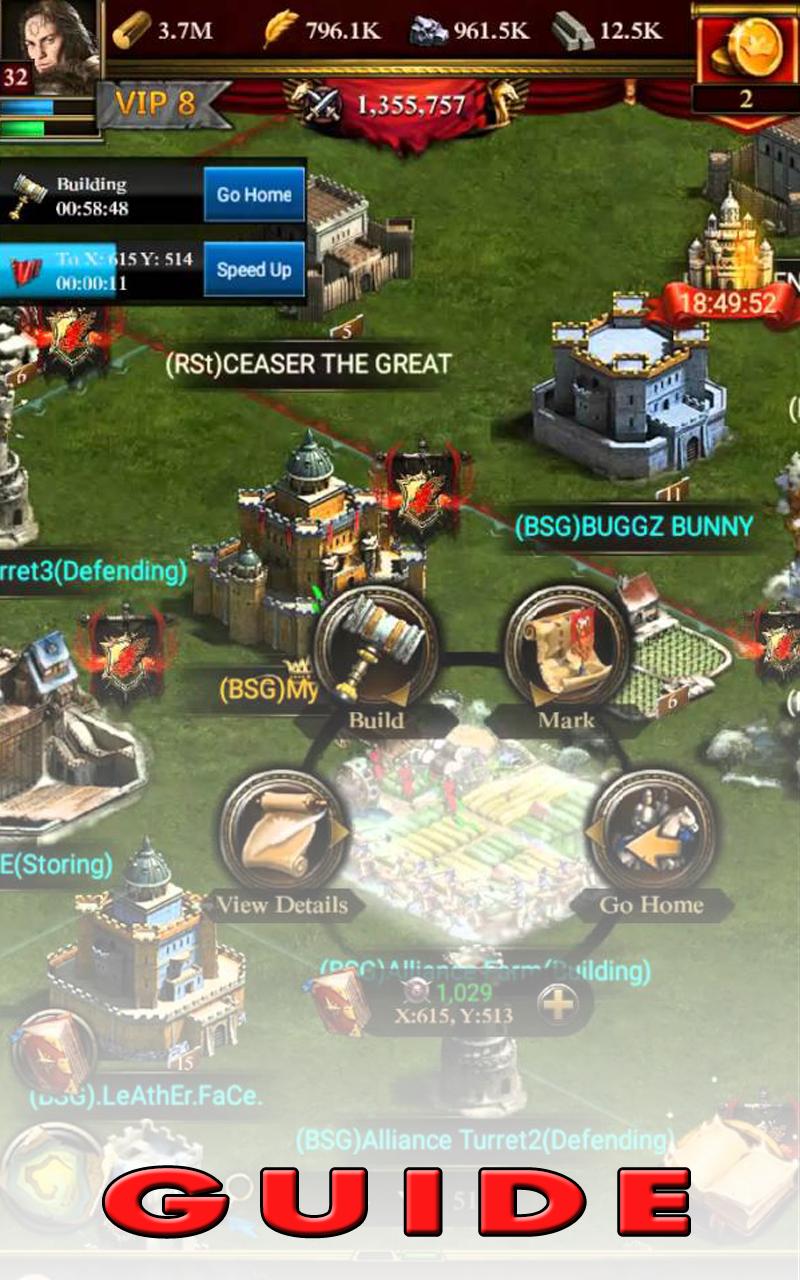Add coordinates with the plus button

(558, 1004)
